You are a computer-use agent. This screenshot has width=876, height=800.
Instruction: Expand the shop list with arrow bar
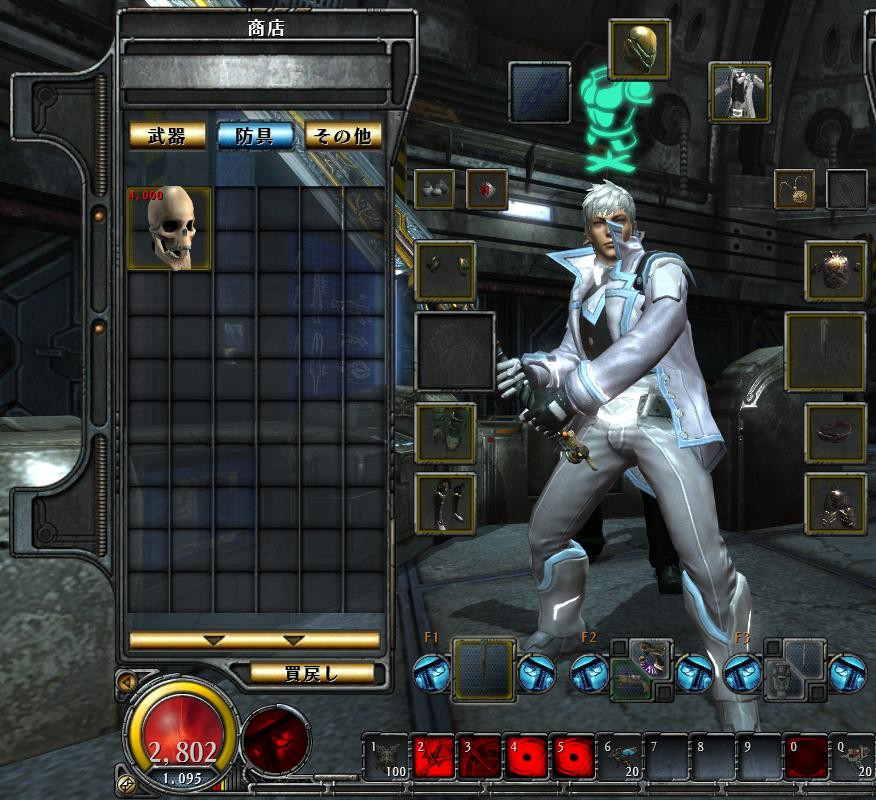click(x=255, y=640)
